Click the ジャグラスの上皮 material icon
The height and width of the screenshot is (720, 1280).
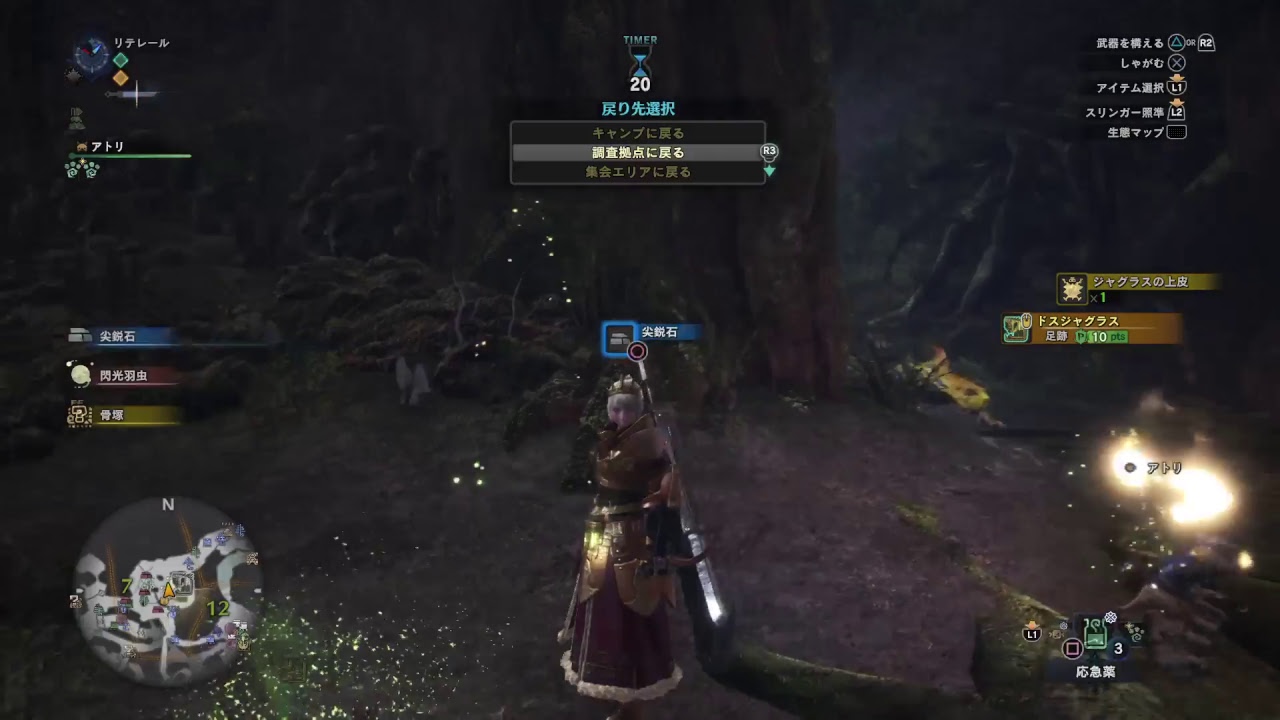1071,288
